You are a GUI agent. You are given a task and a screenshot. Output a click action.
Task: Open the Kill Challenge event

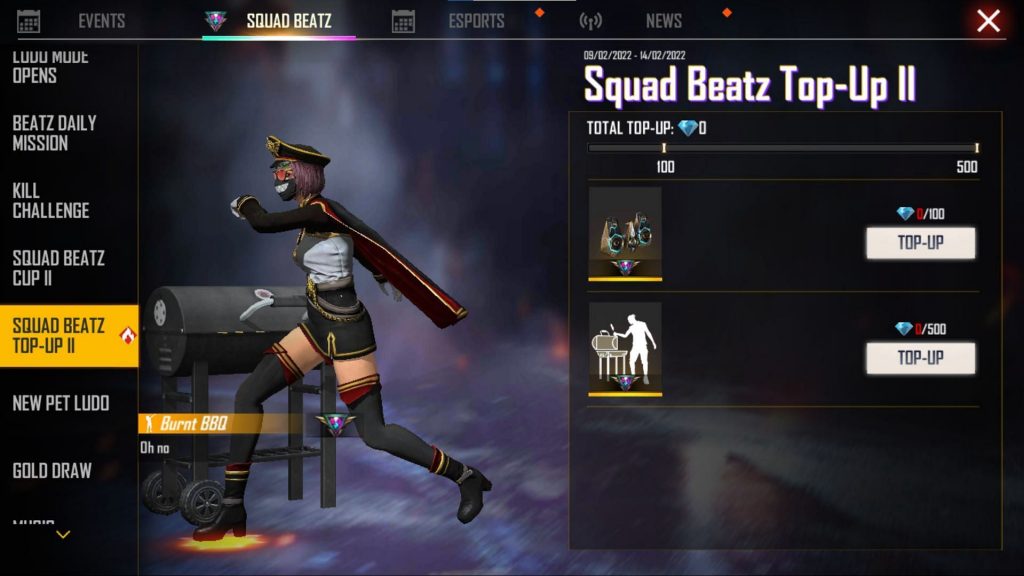click(51, 200)
